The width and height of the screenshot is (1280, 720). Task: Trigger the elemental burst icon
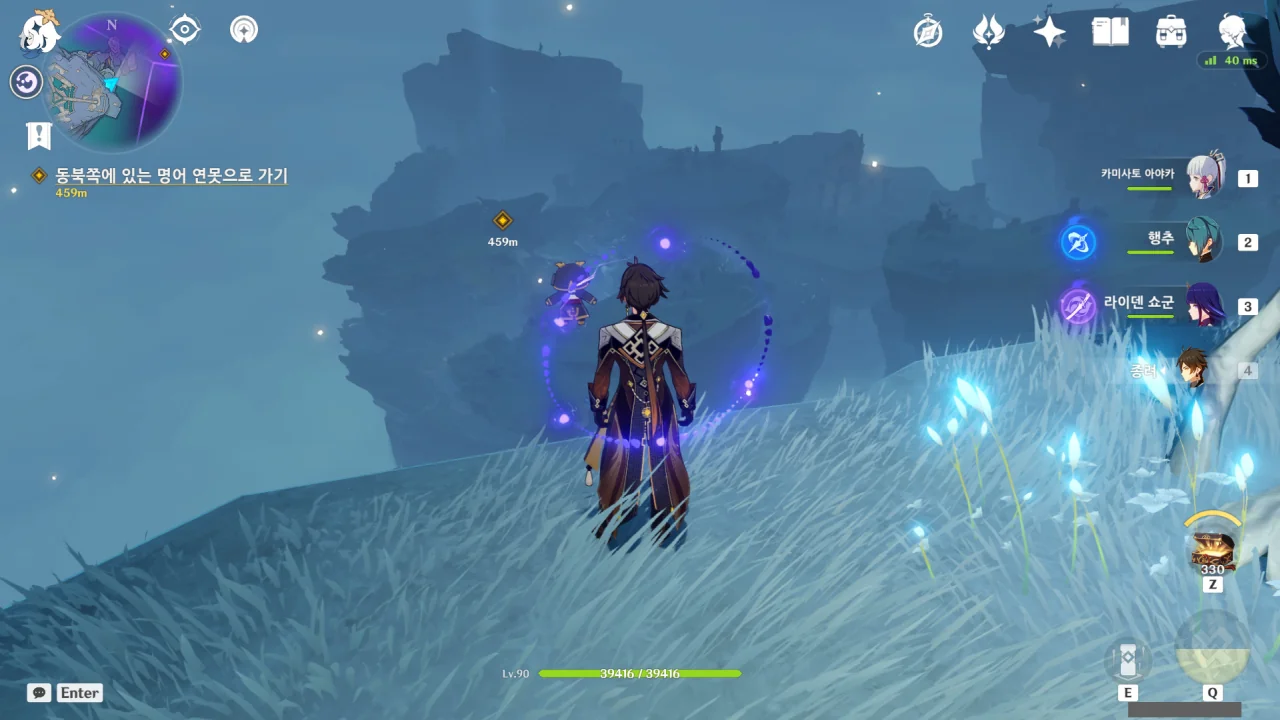click(x=1212, y=650)
